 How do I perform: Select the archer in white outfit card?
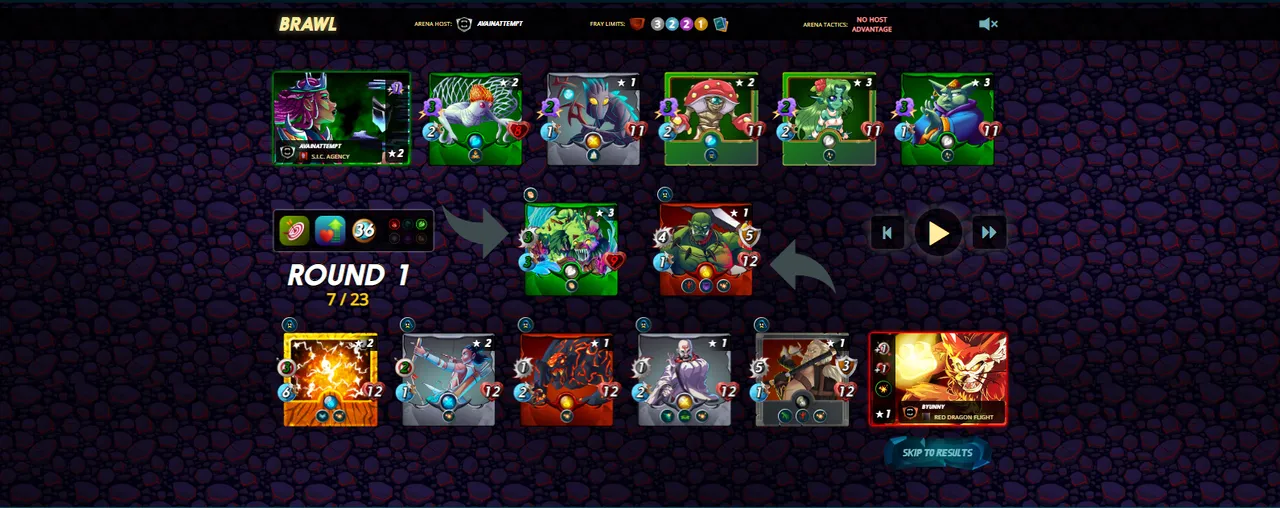449,380
